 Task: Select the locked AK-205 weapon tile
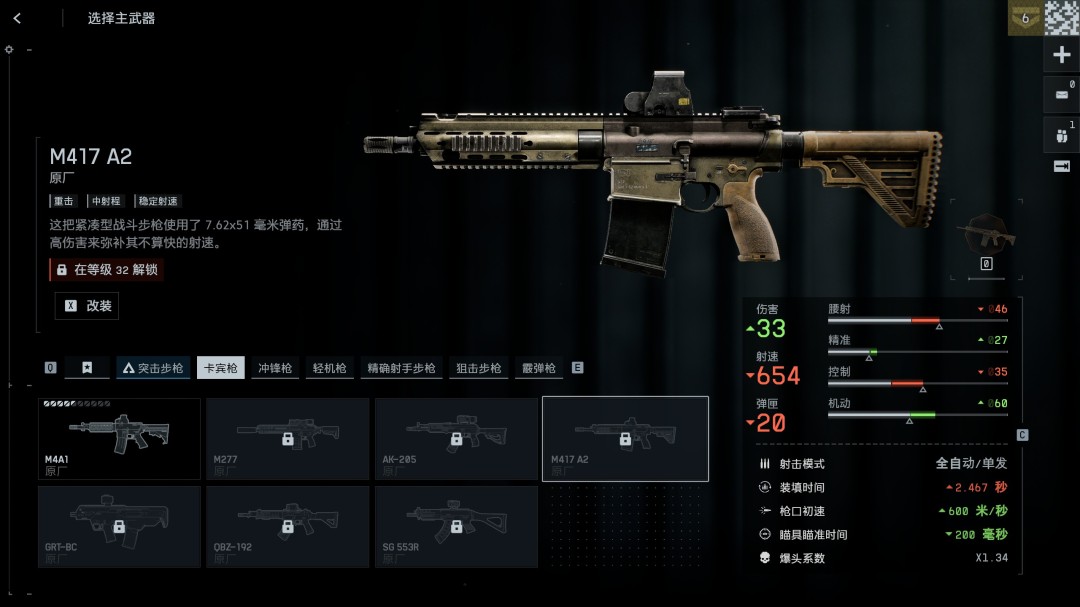point(456,438)
